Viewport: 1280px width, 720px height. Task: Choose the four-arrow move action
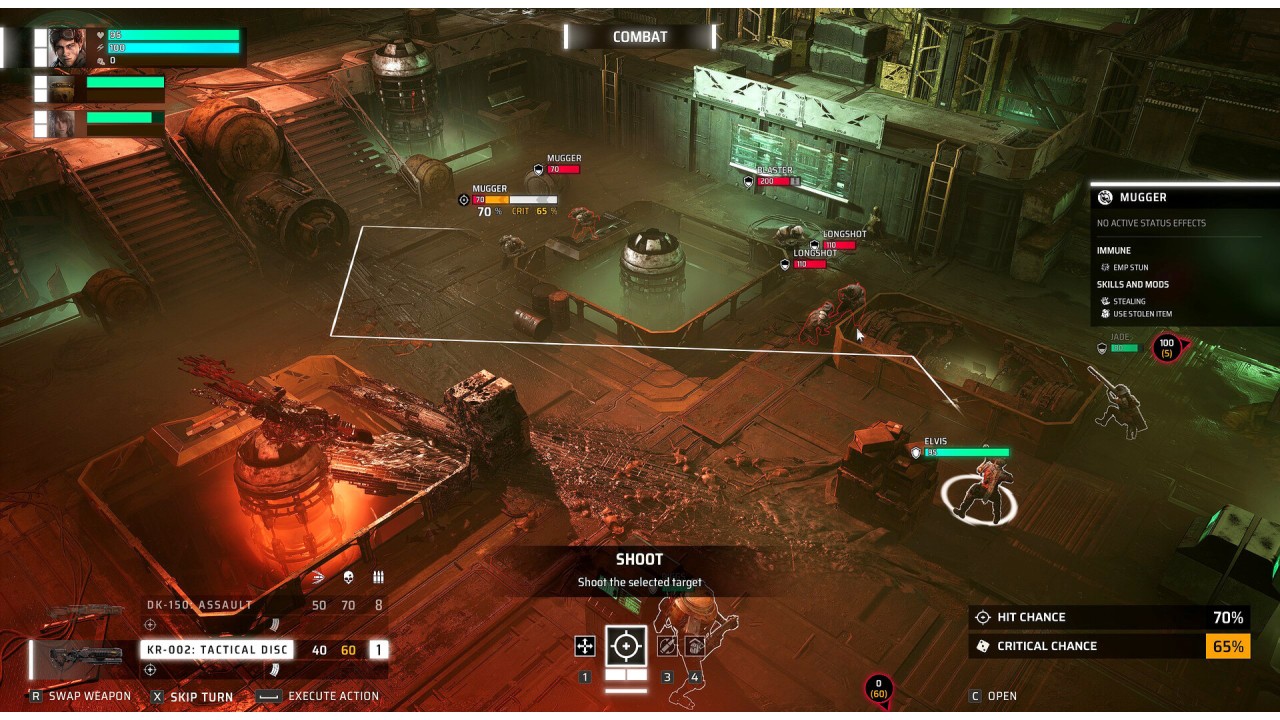[585, 647]
